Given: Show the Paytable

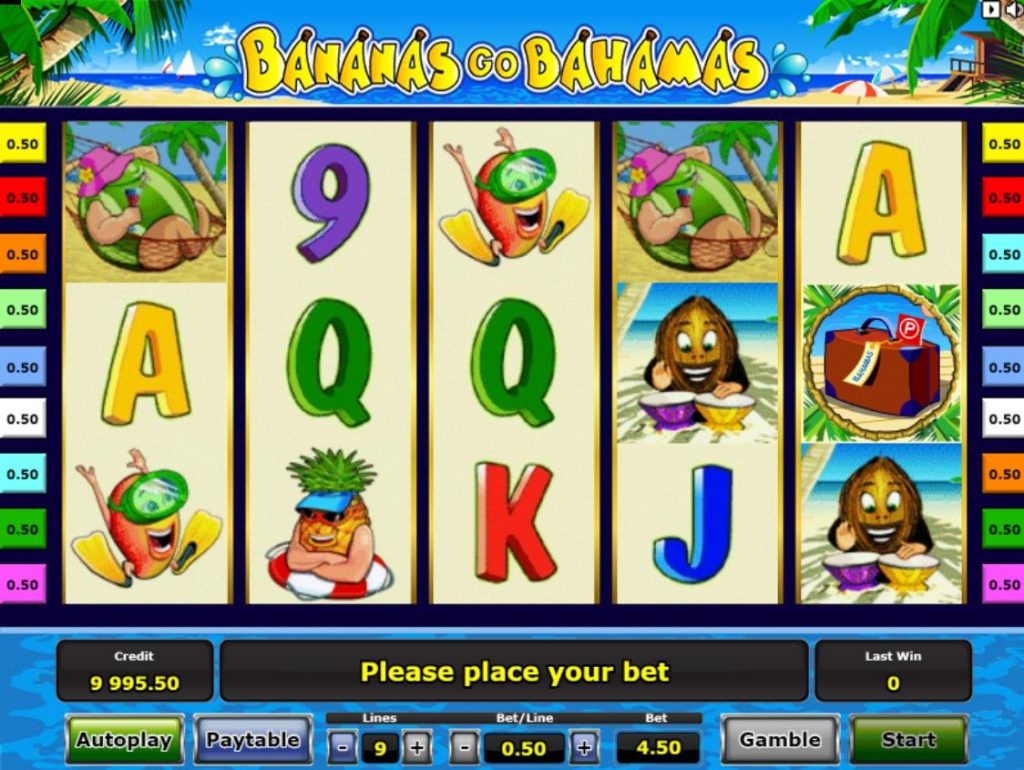Looking at the screenshot, I should (x=252, y=740).
